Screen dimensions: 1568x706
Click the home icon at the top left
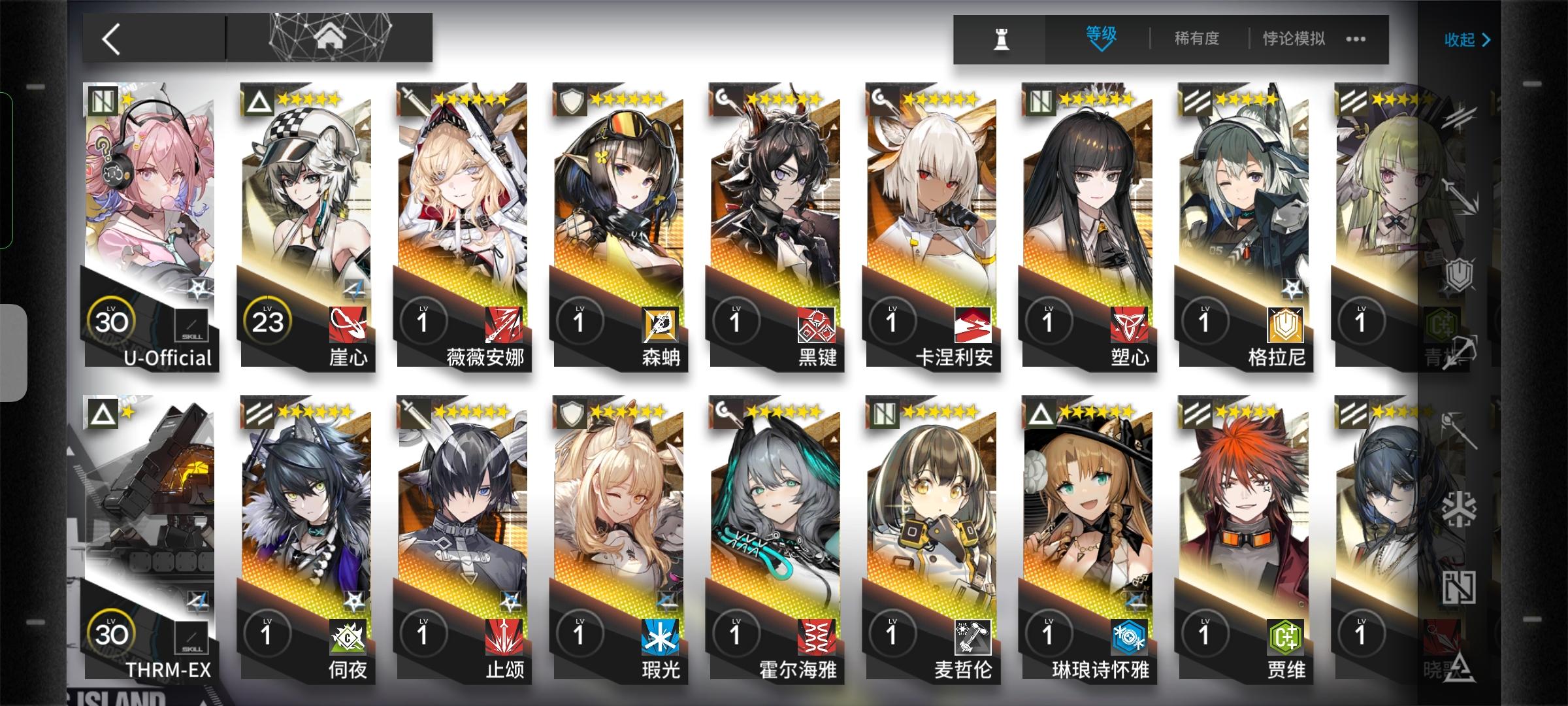coord(332,37)
